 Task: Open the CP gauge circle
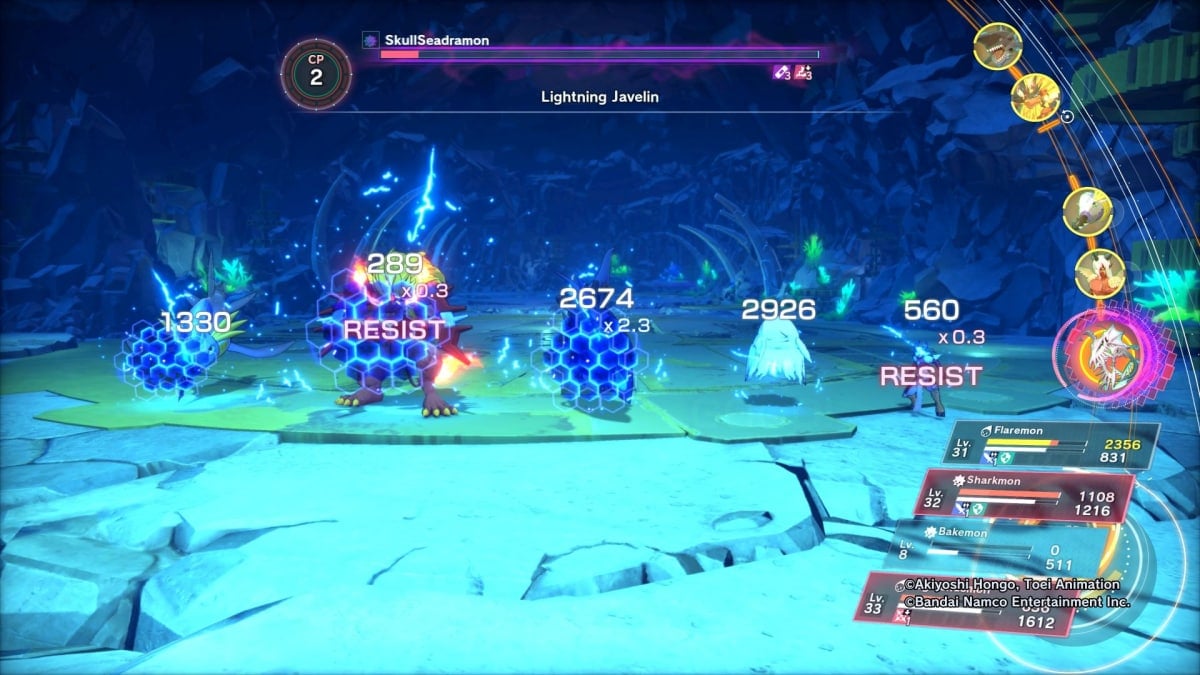[315, 72]
